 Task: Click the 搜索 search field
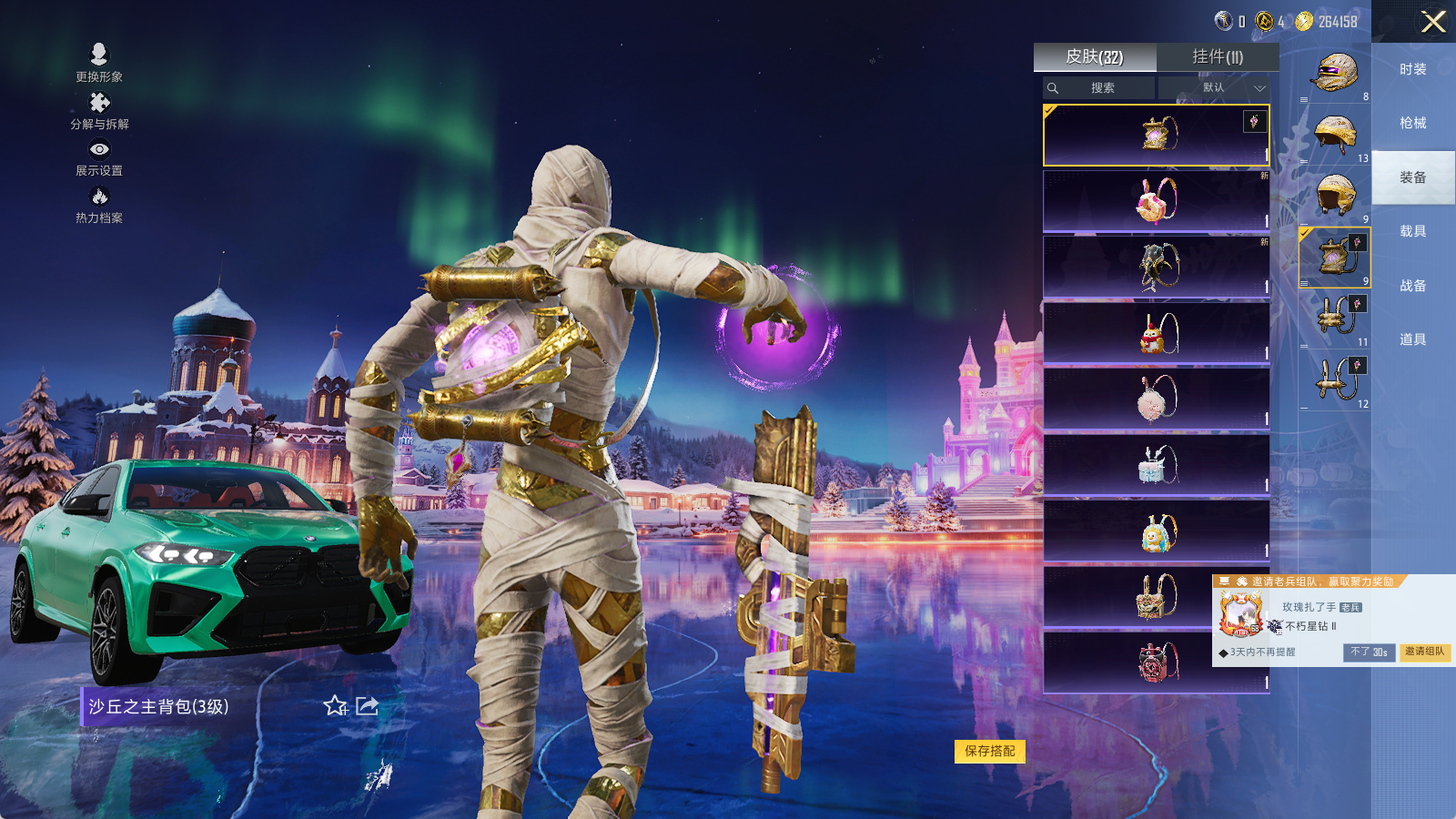pyautogui.click(x=1102, y=88)
